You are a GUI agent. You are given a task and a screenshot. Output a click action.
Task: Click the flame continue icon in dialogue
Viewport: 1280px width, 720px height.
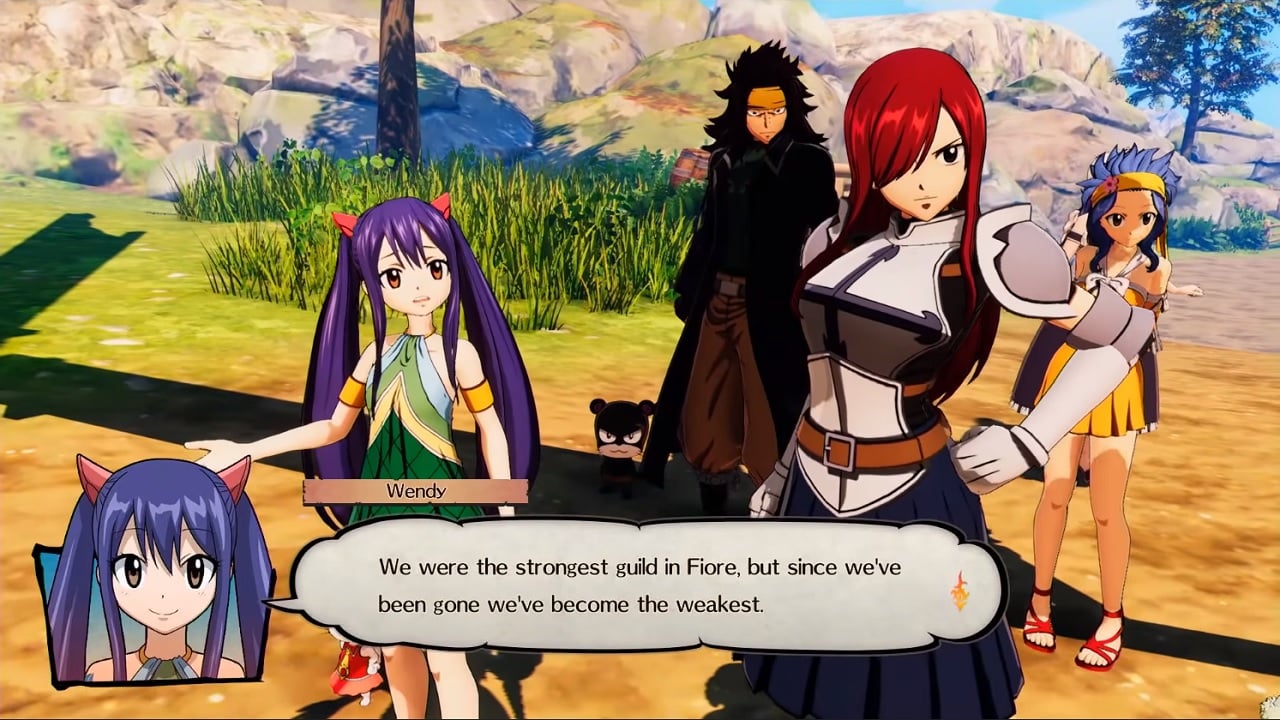[x=959, y=591]
